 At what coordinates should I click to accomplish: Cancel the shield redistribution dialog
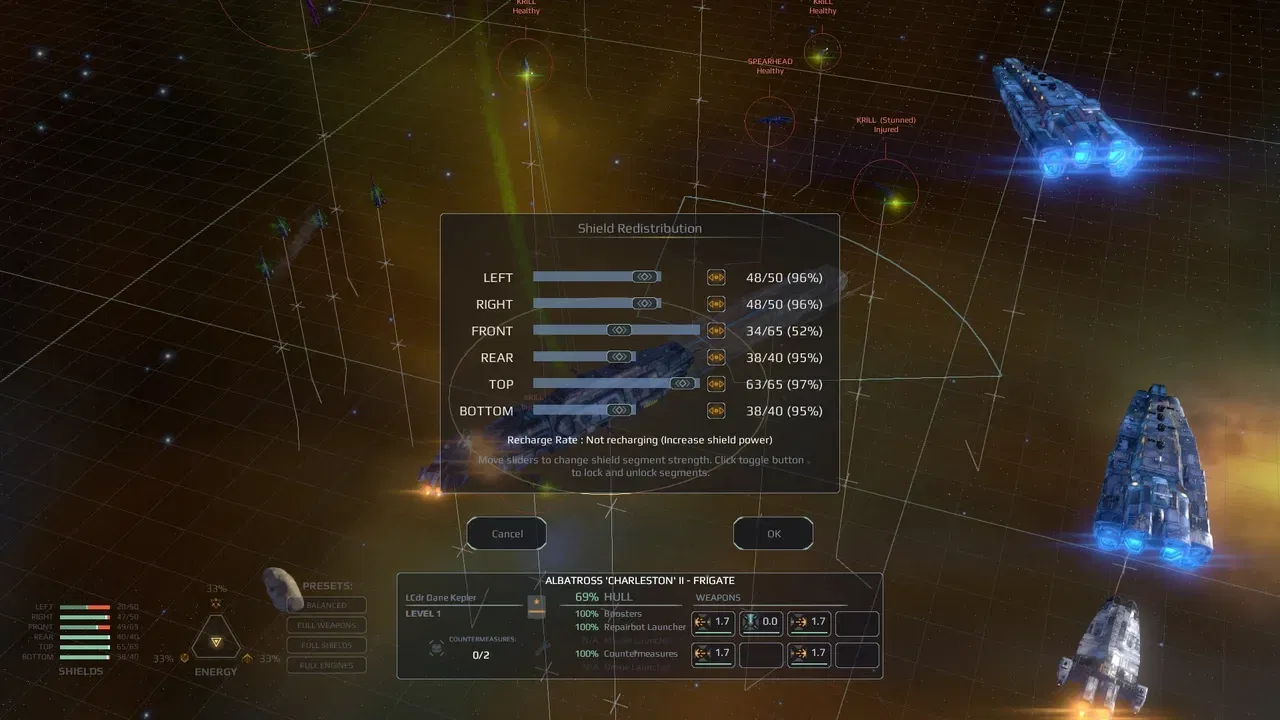pyautogui.click(x=506, y=533)
